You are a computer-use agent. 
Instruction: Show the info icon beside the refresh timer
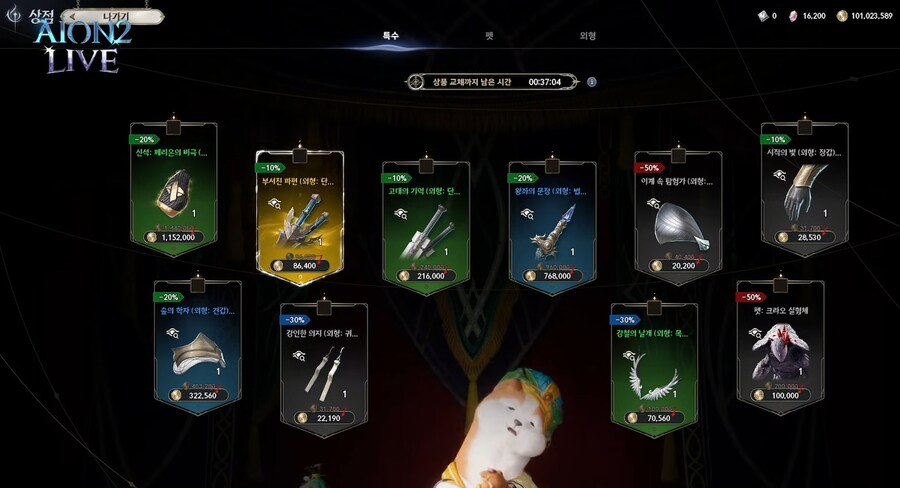tap(592, 82)
